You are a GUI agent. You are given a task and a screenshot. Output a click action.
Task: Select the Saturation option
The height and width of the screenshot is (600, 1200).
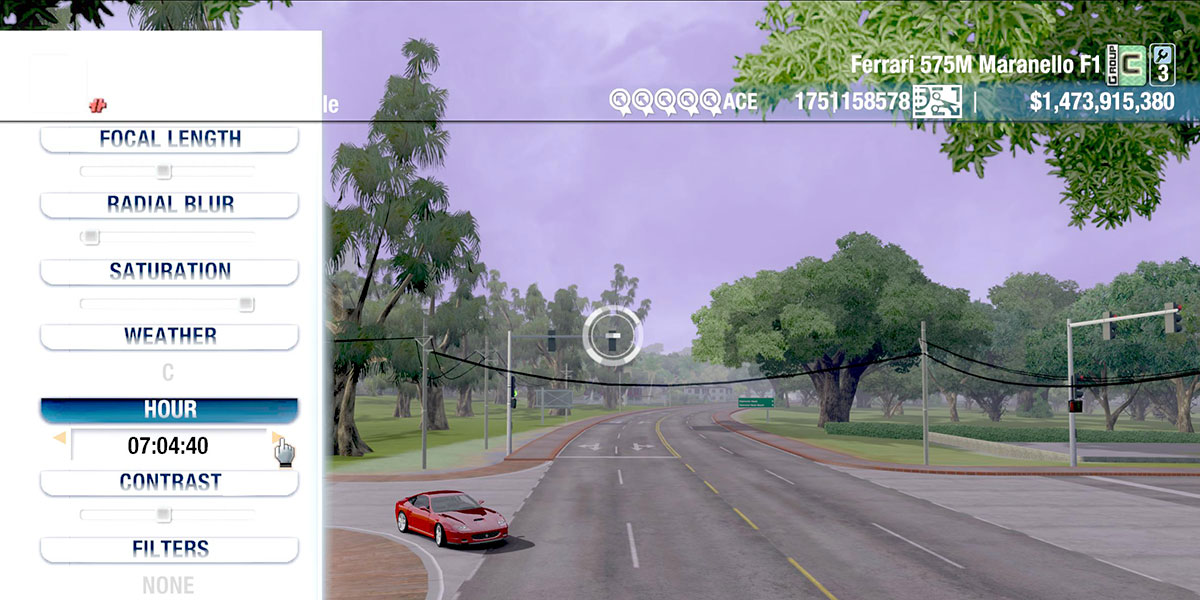169,271
